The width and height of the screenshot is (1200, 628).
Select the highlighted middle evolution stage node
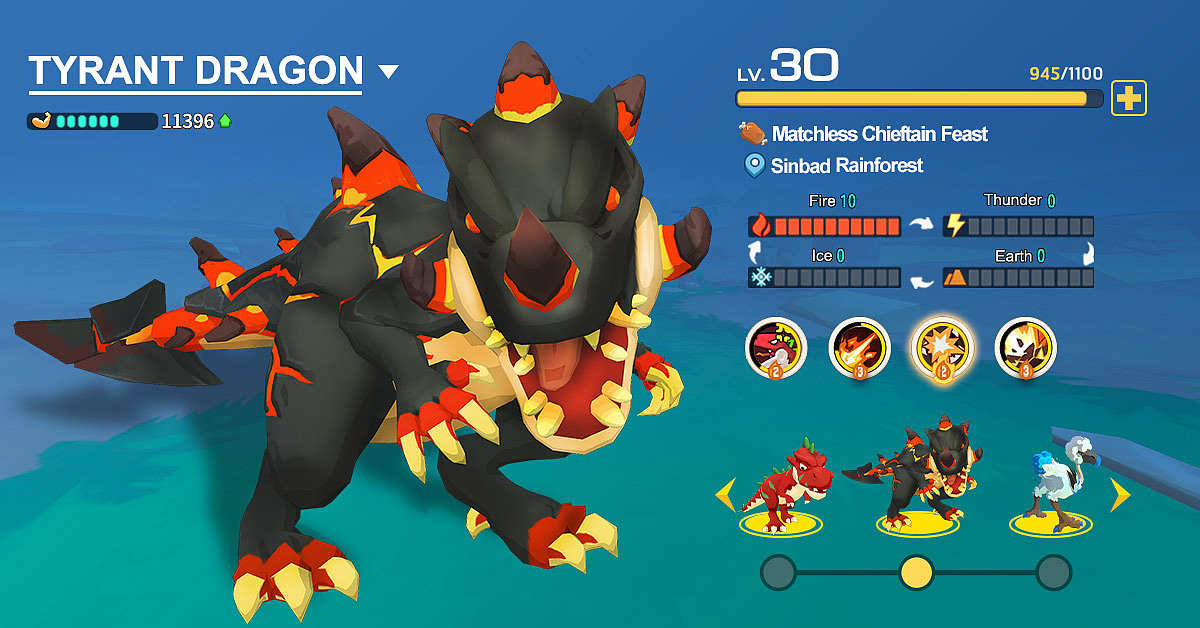[916, 572]
